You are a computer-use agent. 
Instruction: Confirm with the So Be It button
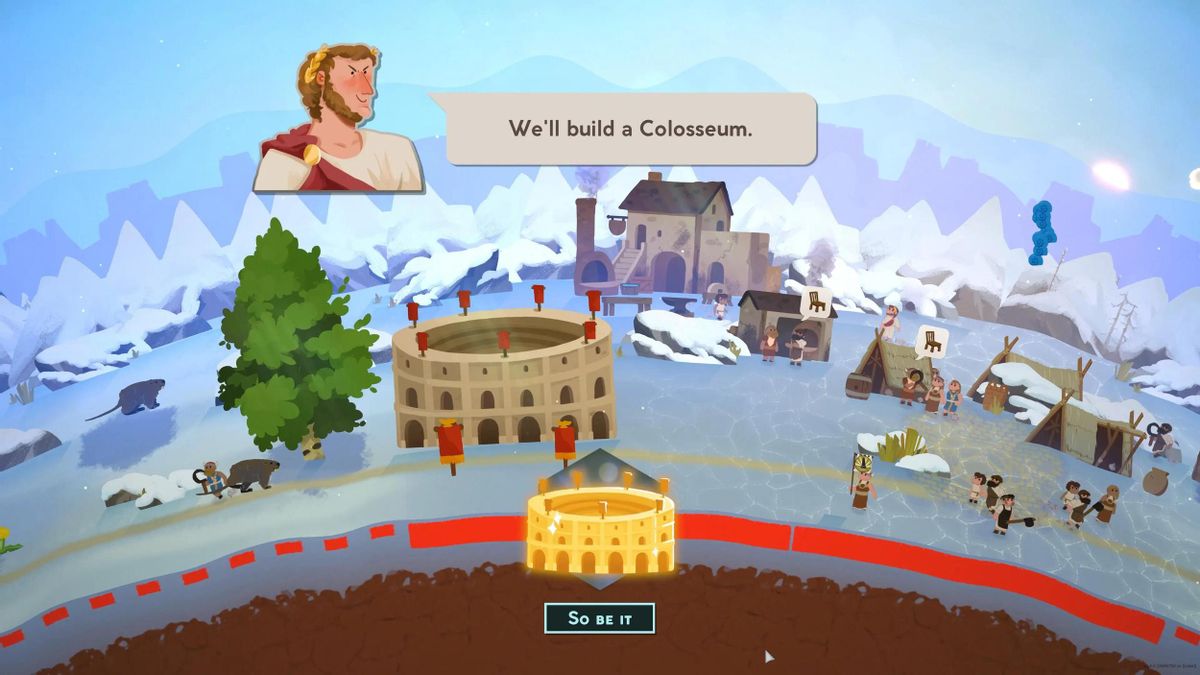pos(599,618)
